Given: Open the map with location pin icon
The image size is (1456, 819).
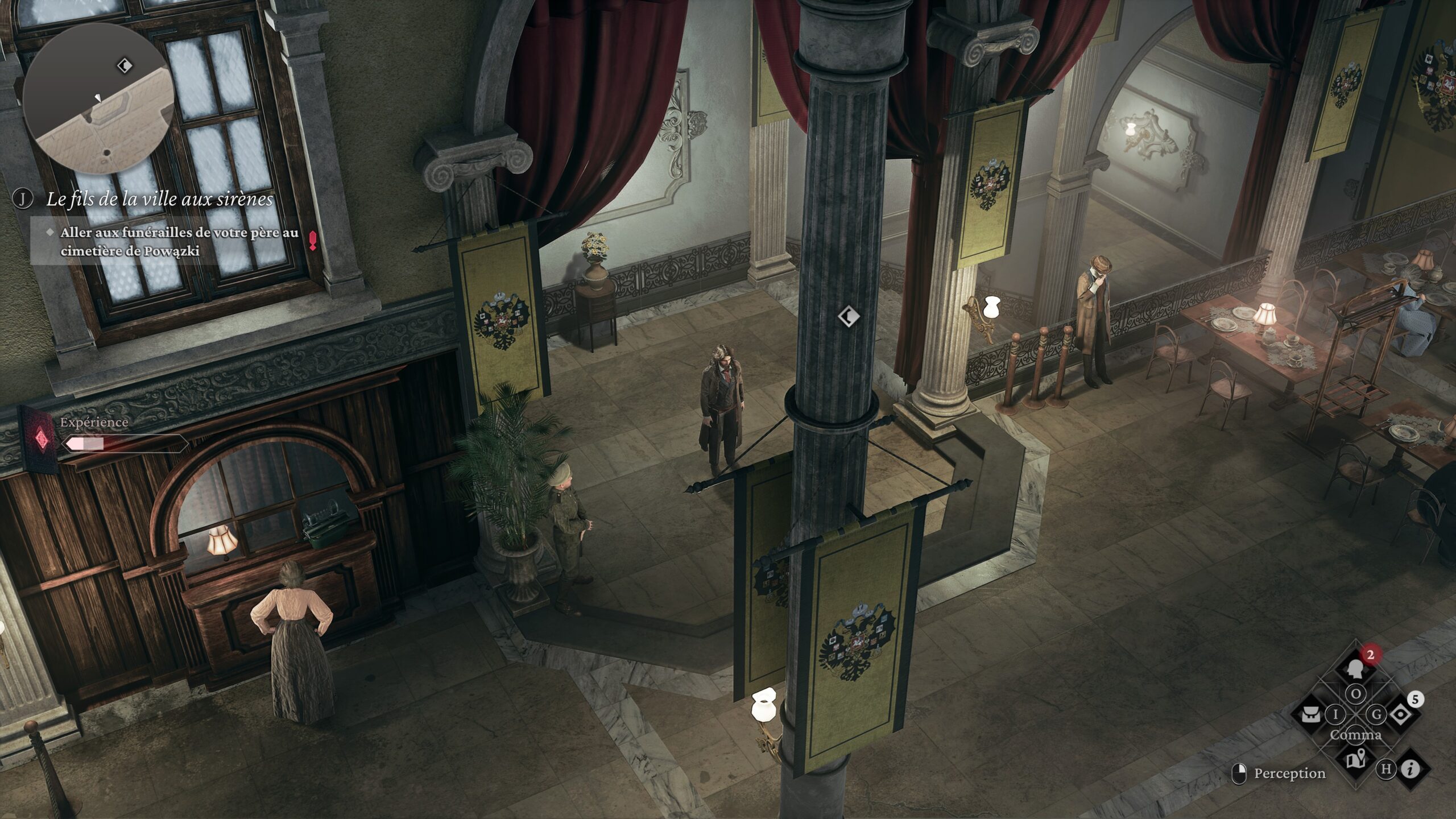Looking at the screenshot, I should [1356, 759].
